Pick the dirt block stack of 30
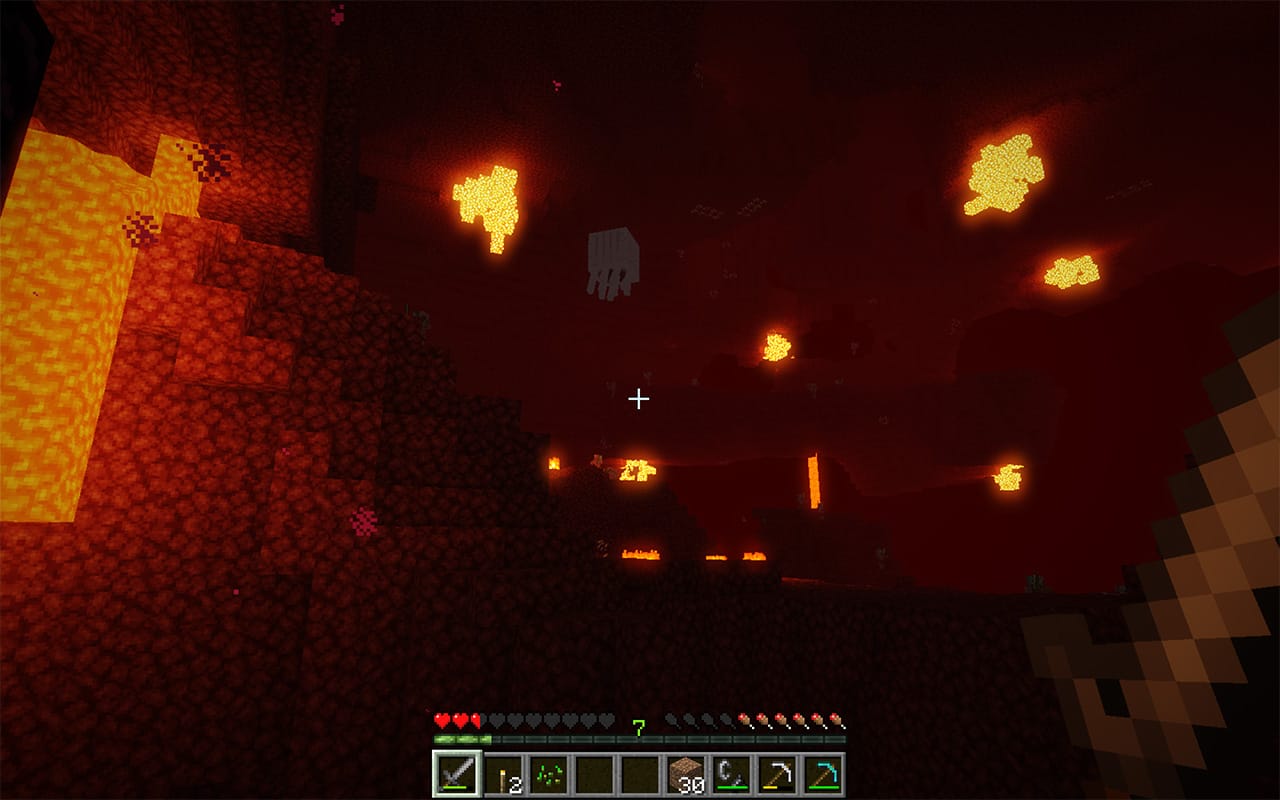This screenshot has height=800, width=1280. pyautogui.click(x=686, y=774)
